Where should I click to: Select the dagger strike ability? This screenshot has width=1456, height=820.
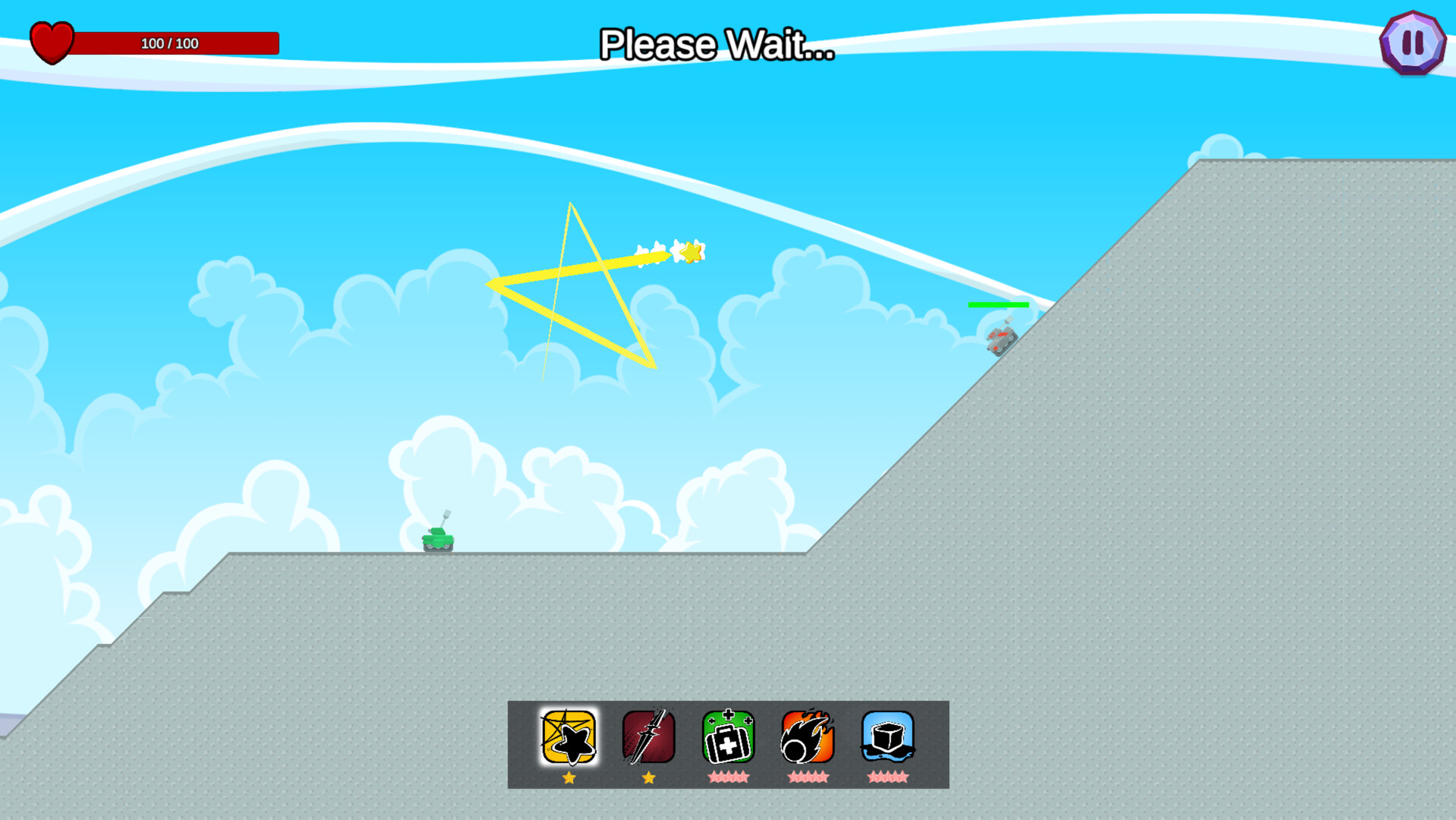pos(649,736)
